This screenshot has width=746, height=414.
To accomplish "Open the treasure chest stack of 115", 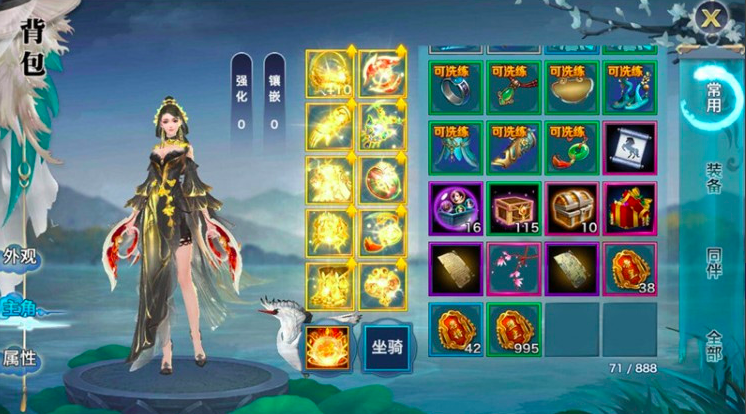I will click(514, 208).
